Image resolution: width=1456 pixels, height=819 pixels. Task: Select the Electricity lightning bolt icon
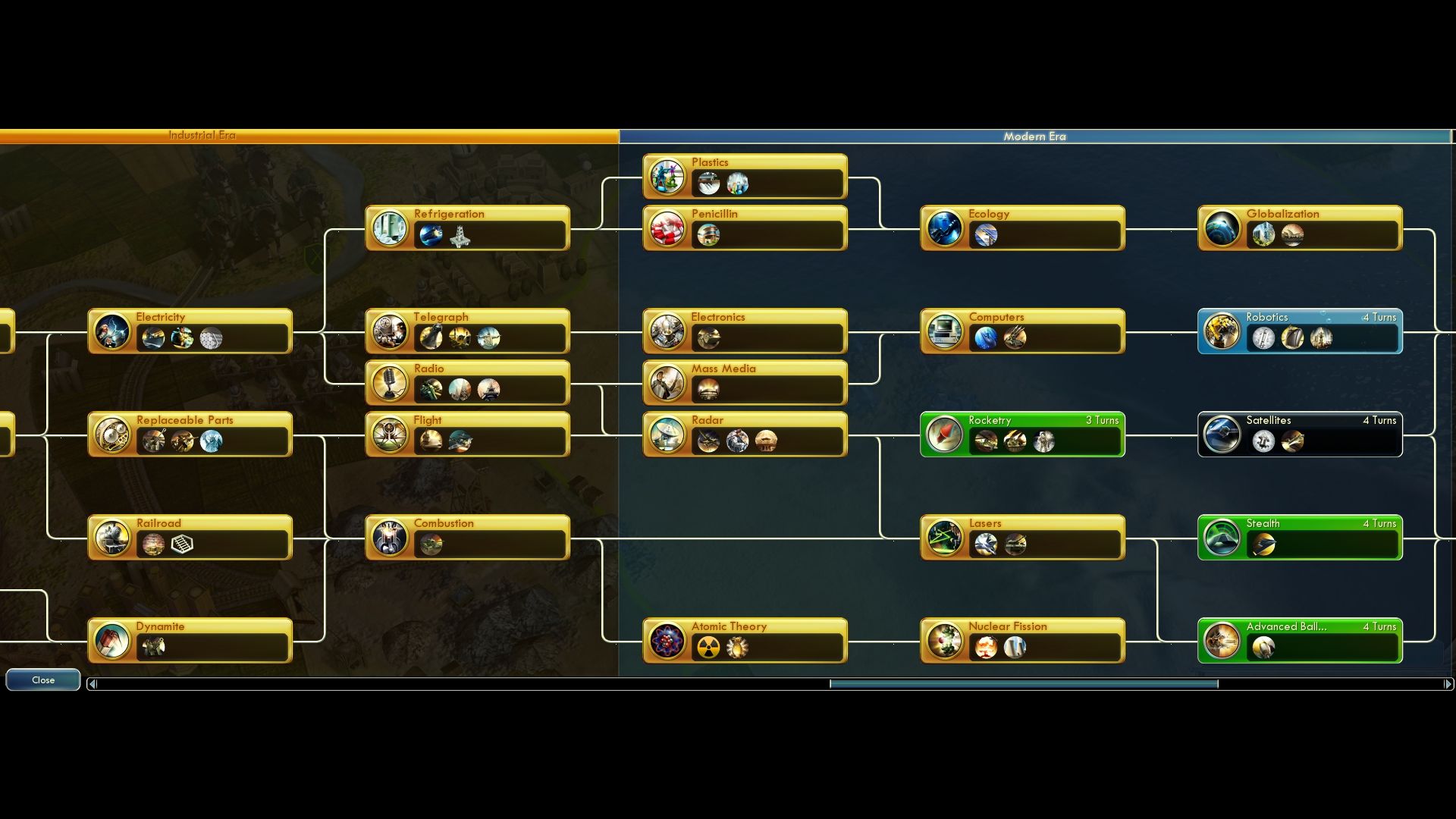tap(112, 331)
